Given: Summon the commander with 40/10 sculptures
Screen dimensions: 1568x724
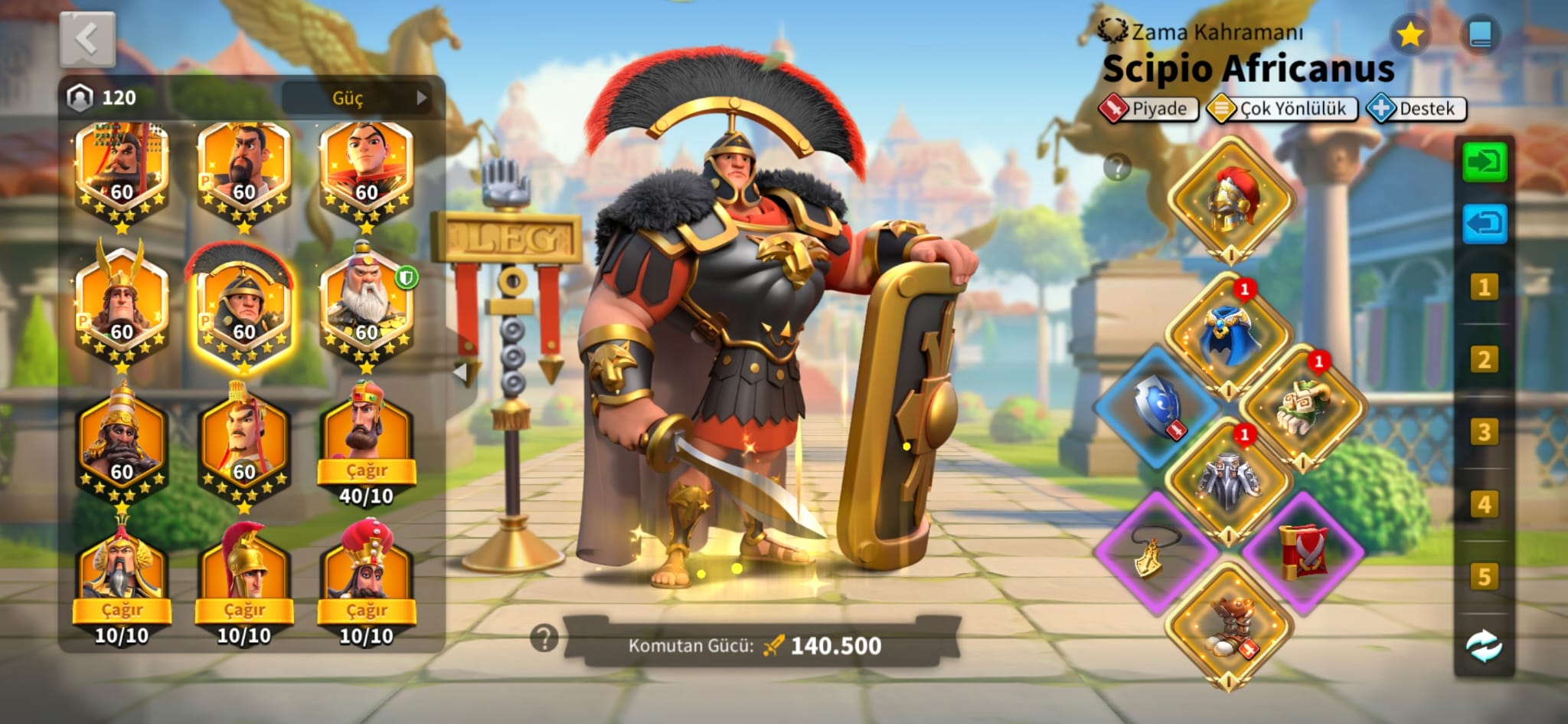Looking at the screenshot, I should [x=366, y=470].
